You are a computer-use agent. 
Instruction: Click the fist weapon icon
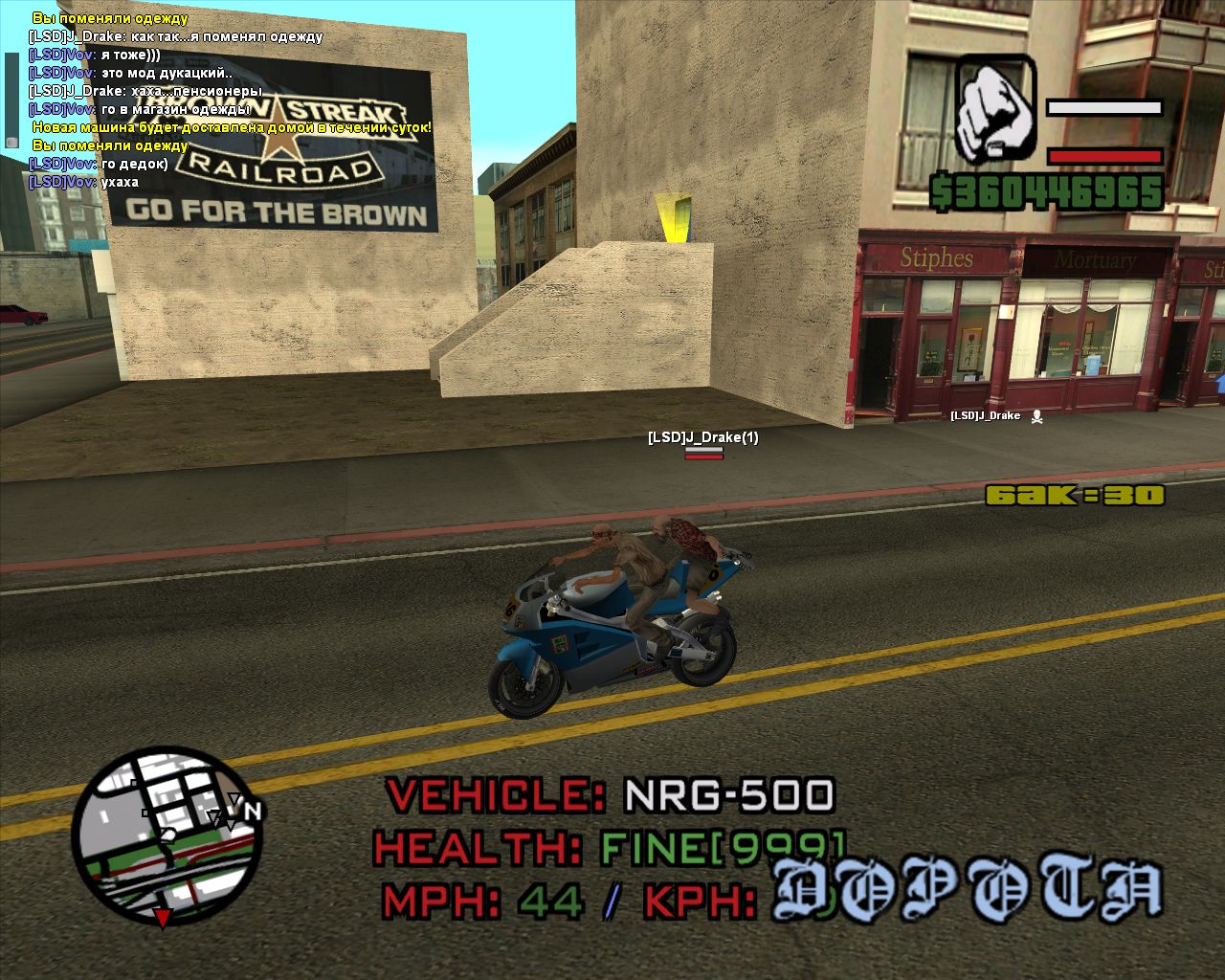click(995, 108)
